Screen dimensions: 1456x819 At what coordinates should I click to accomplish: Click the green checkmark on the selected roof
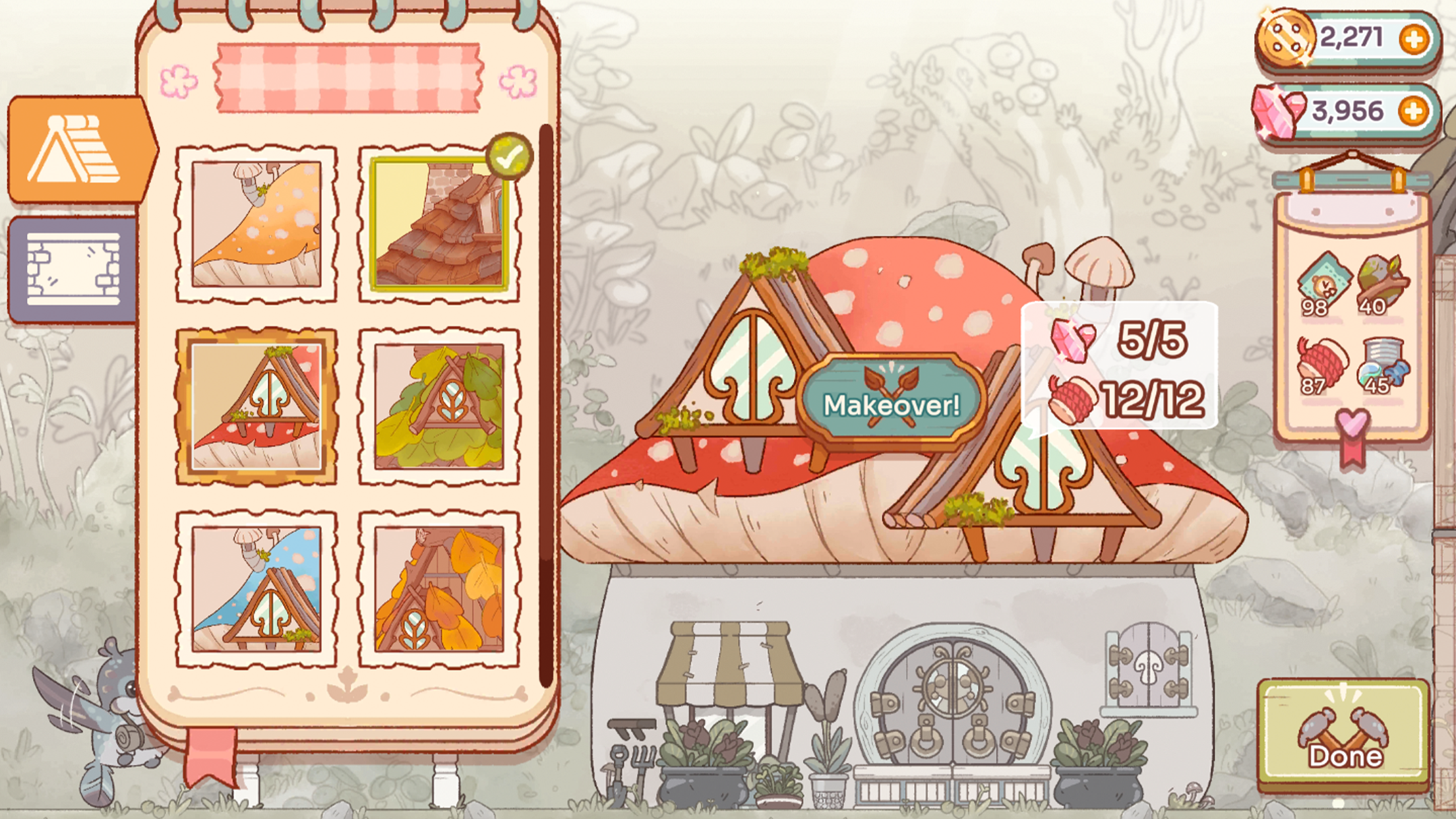(508, 156)
